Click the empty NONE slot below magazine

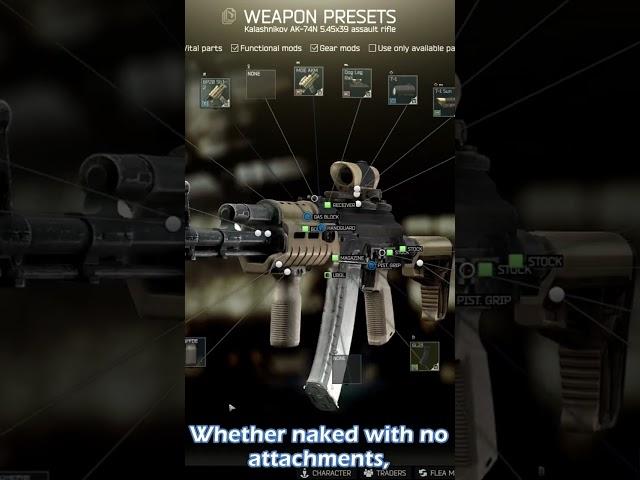(x=345, y=368)
